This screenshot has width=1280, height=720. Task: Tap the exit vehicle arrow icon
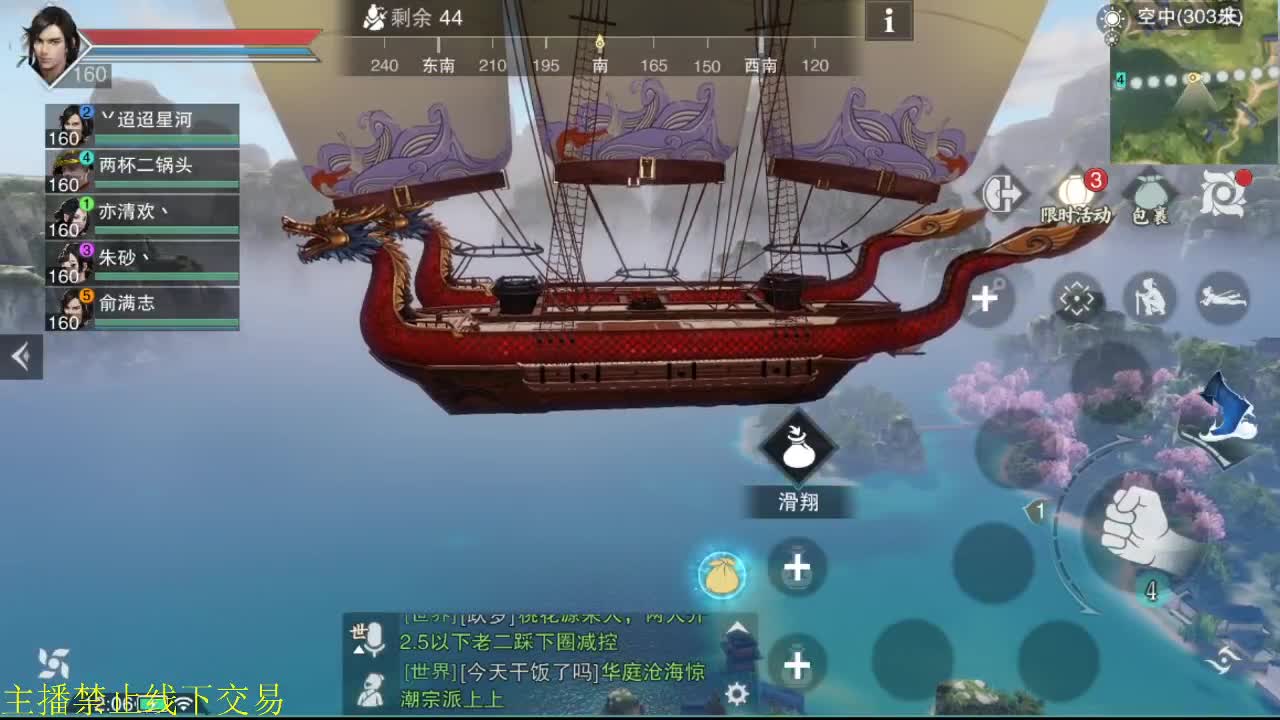click(x=1005, y=193)
